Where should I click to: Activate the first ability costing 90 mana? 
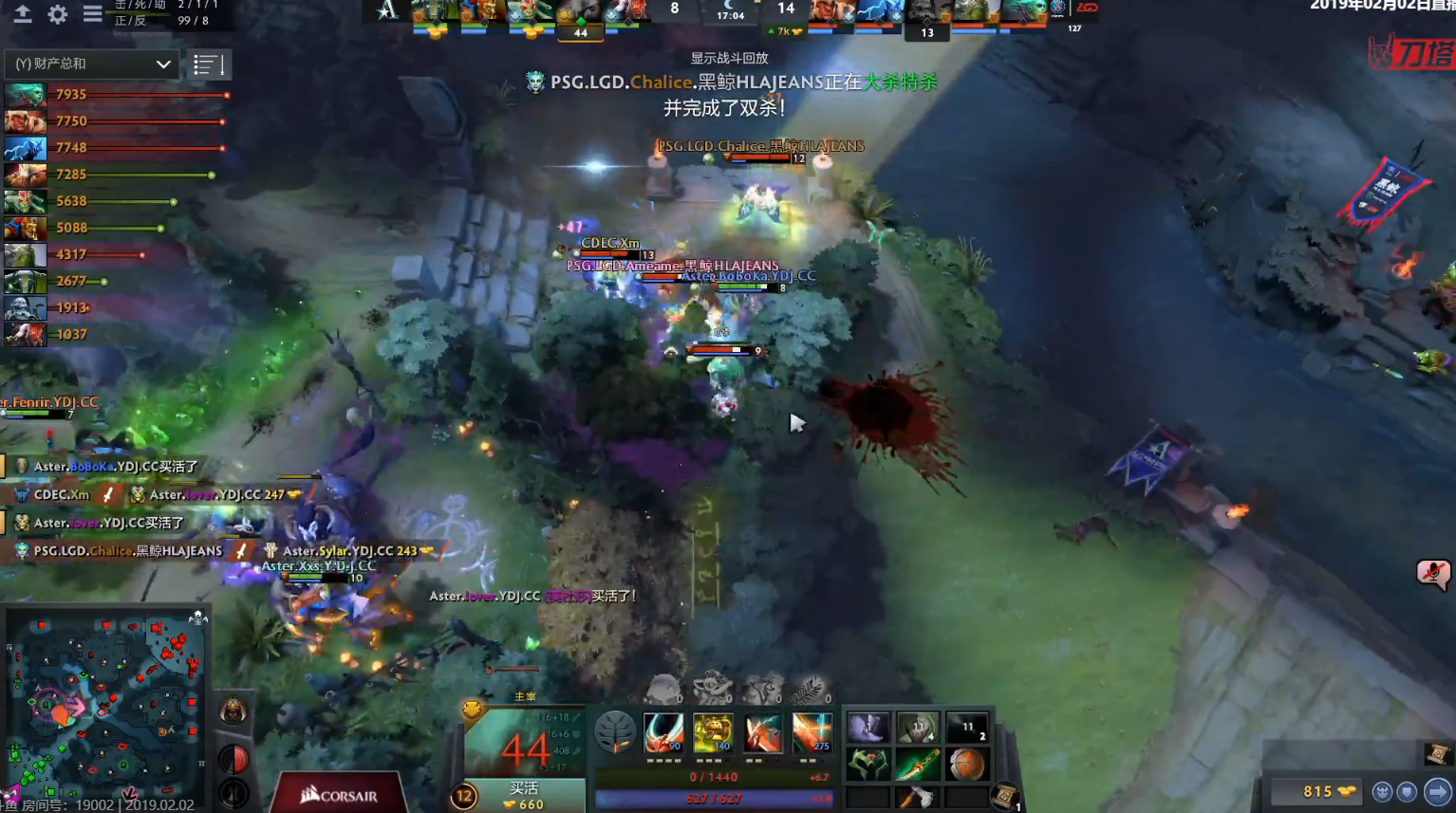[x=663, y=732]
